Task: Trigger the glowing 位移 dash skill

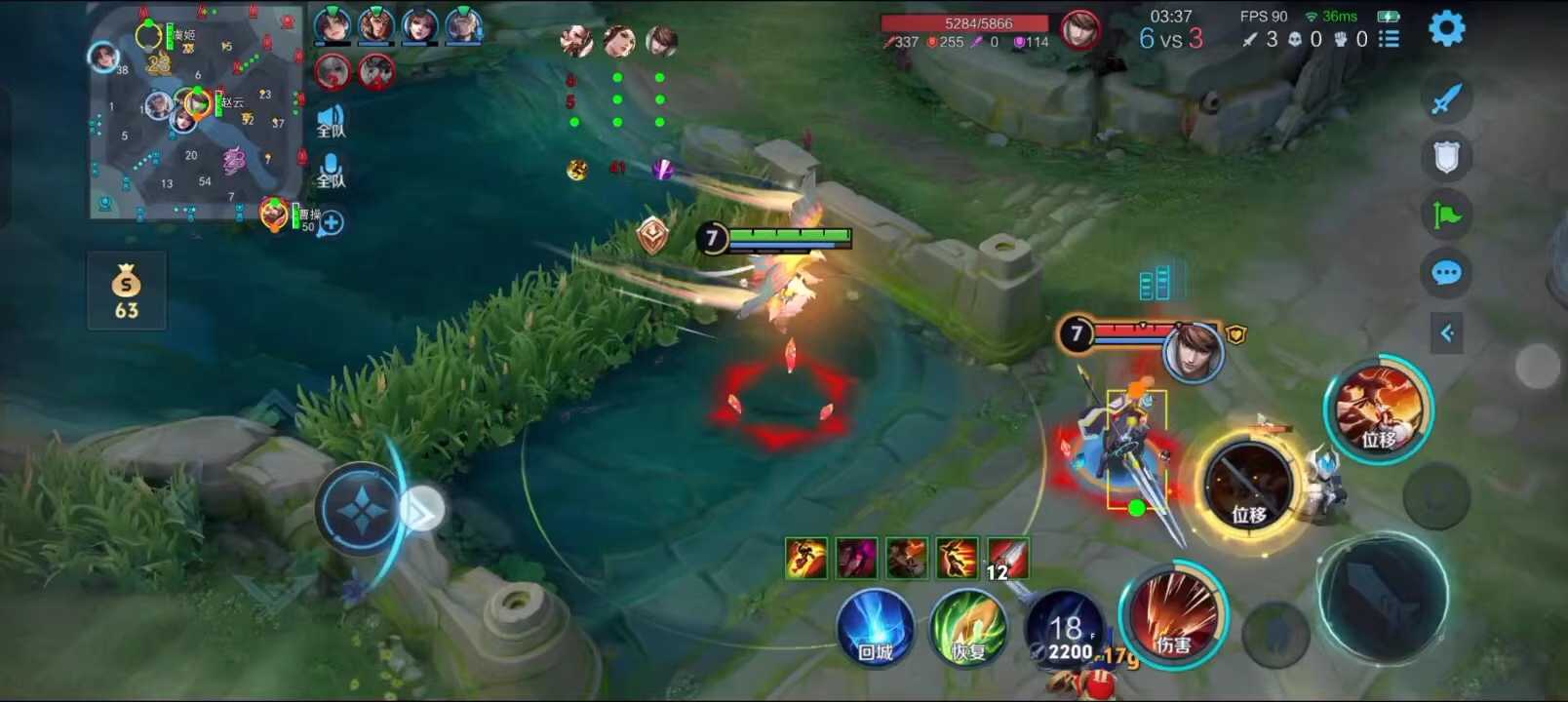Action: click(1249, 487)
